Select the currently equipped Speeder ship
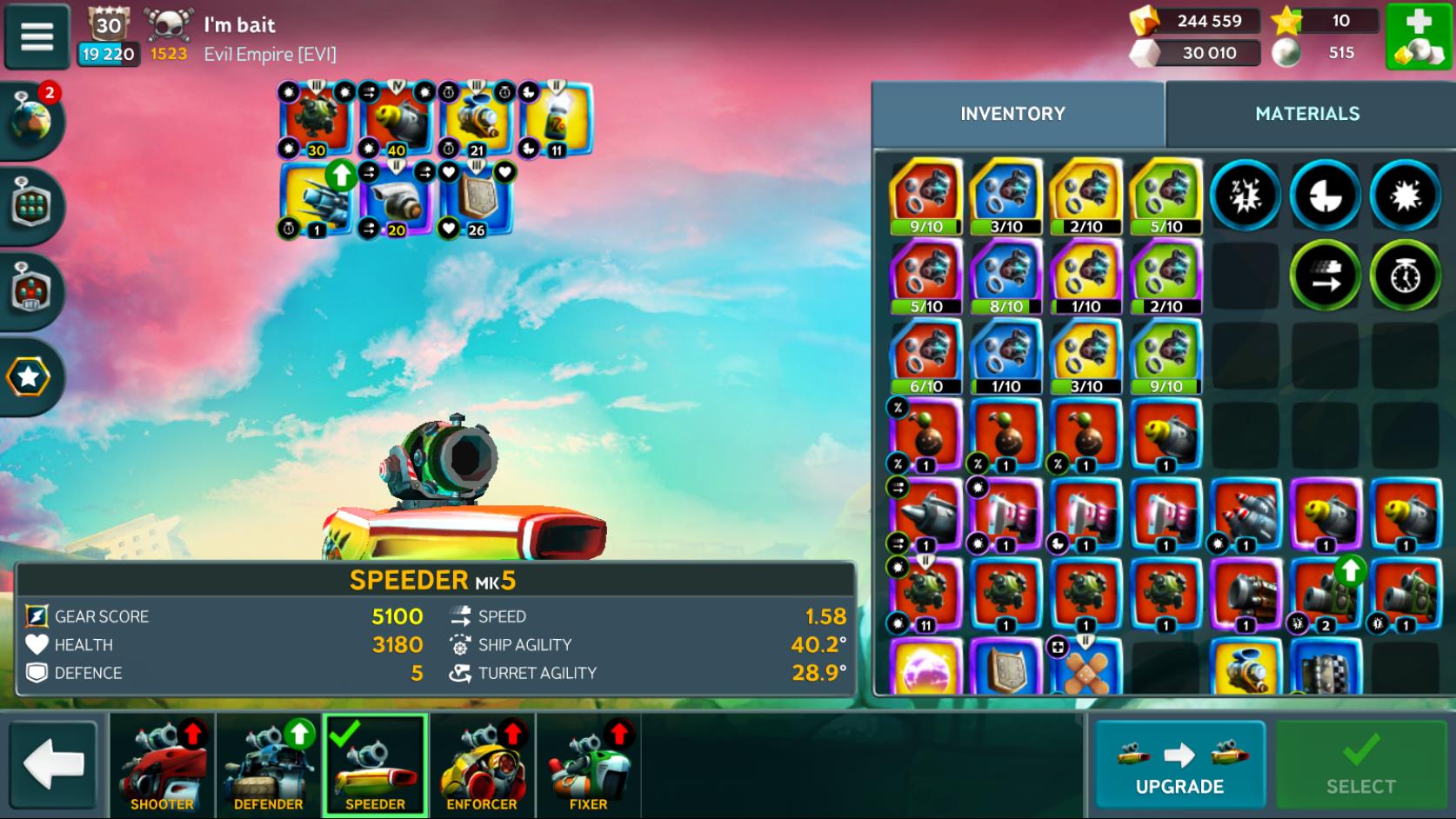The image size is (1456, 819). [375, 765]
